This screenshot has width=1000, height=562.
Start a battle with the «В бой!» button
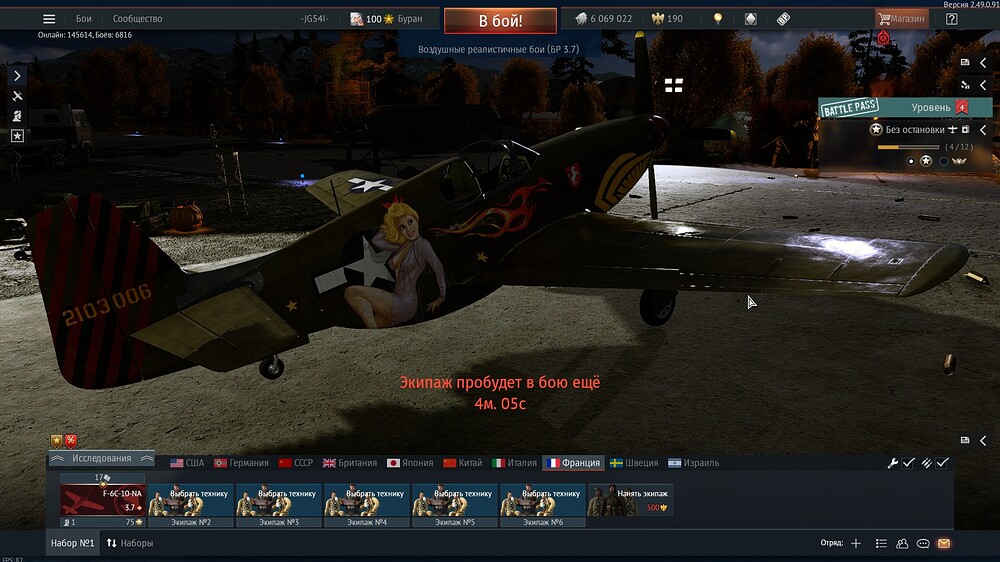pos(500,20)
